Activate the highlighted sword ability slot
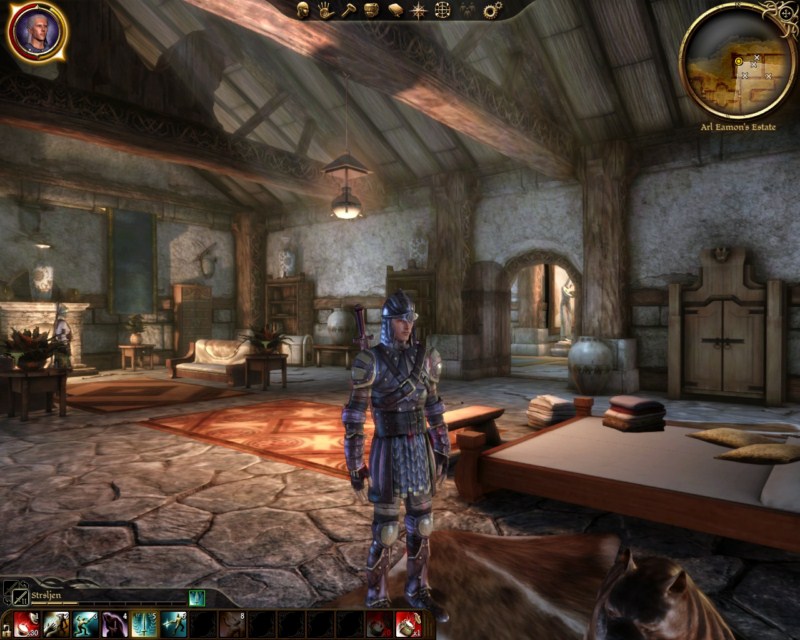The height and width of the screenshot is (640, 800). pos(144,625)
